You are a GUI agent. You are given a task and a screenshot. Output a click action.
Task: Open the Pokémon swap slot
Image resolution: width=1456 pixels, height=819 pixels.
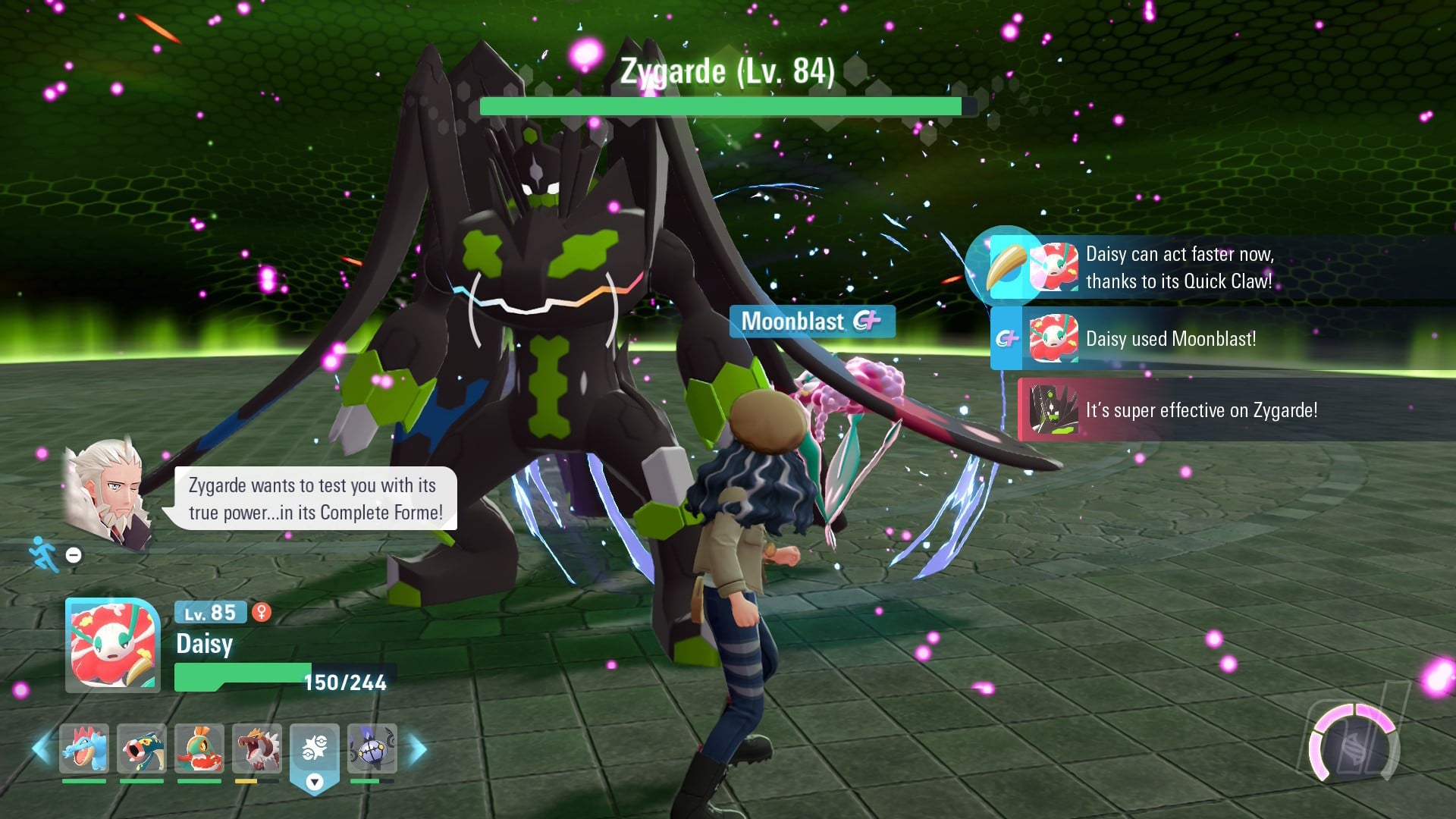[x=315, y=751]
